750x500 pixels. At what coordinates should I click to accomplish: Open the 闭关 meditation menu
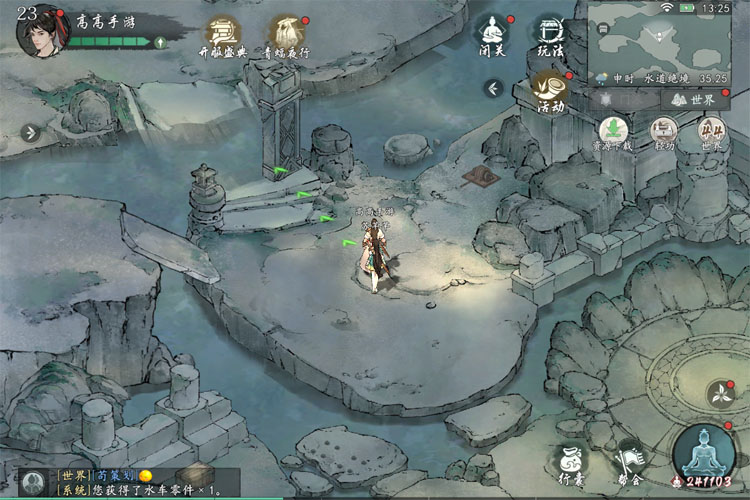pyautogui.click(x=491, y=34)
